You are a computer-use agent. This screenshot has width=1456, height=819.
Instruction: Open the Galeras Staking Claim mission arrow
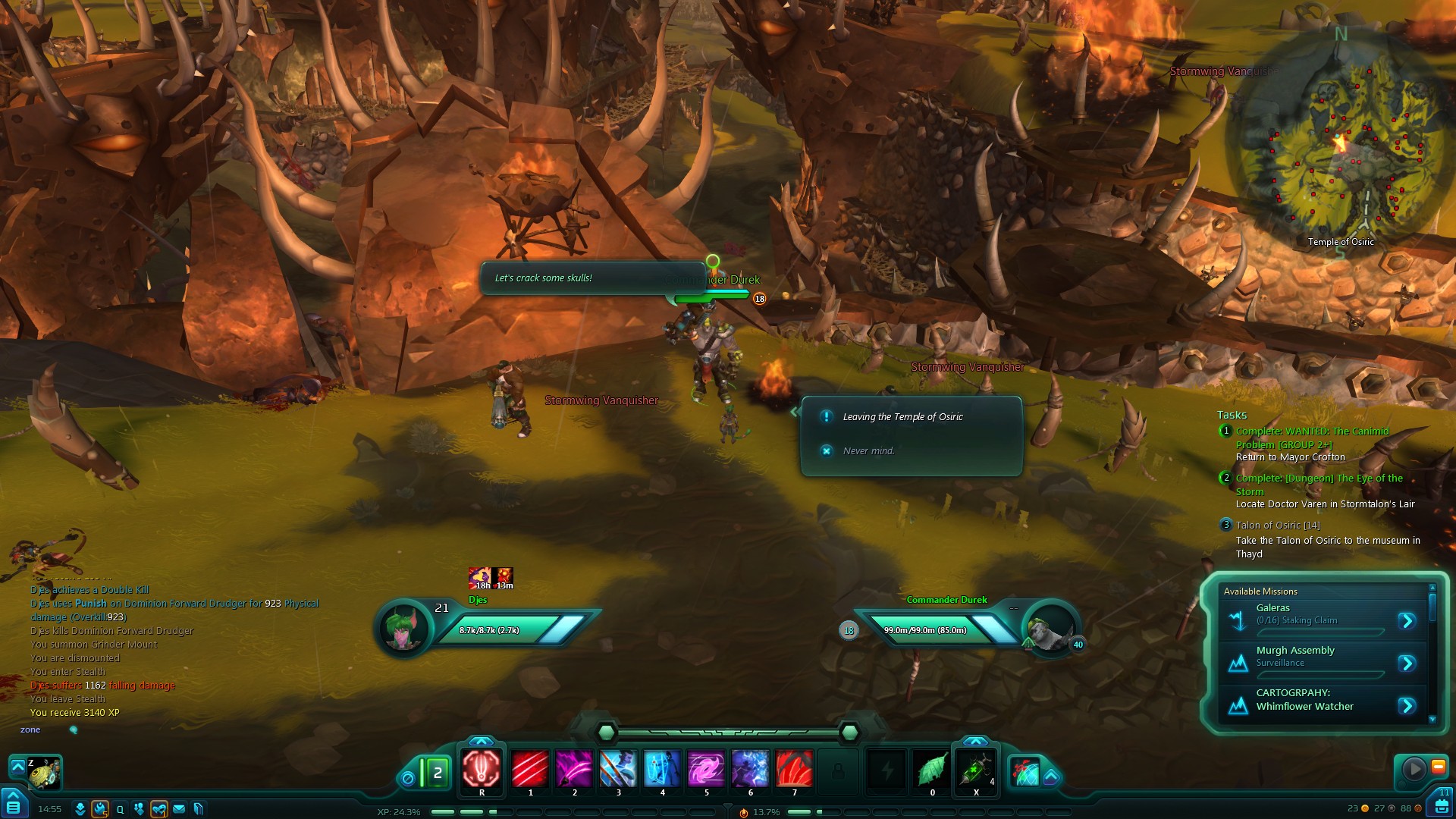pyautogui.click(x=1407, y=621)
